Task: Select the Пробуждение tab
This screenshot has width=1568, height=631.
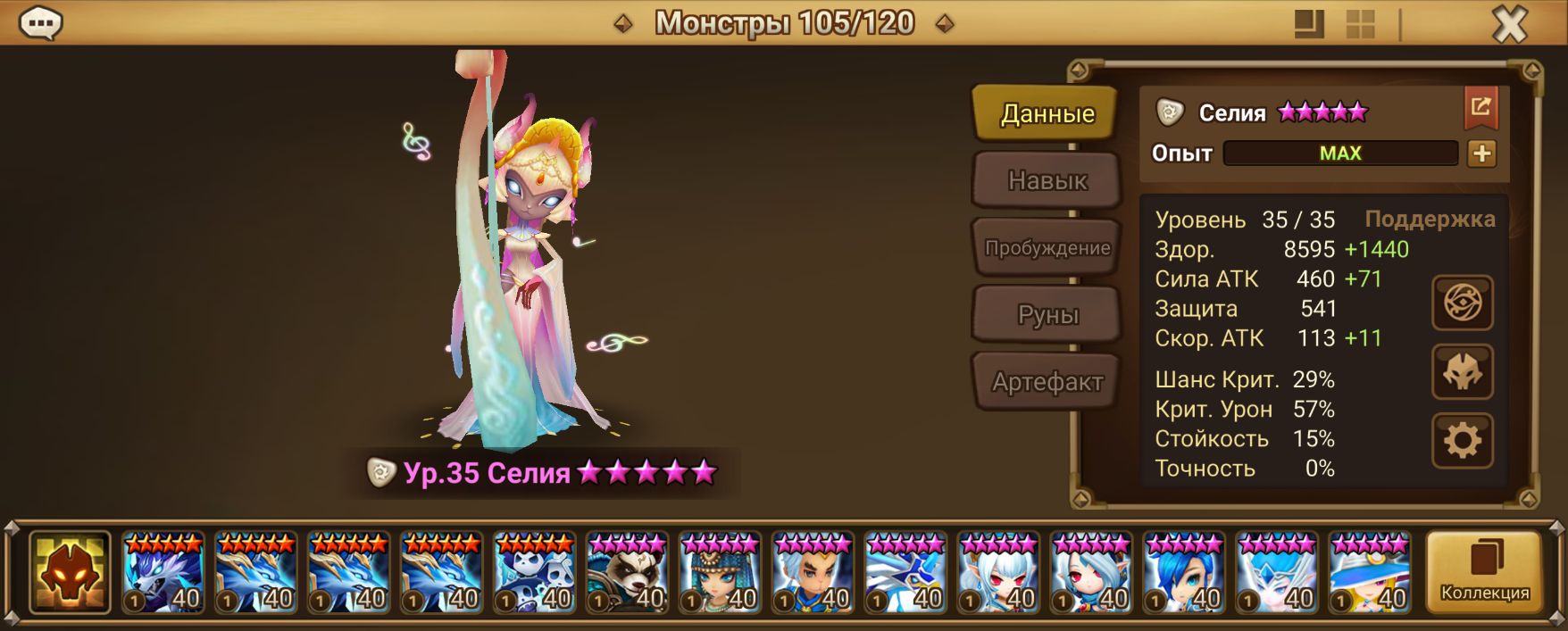Action: point(1047,247)
